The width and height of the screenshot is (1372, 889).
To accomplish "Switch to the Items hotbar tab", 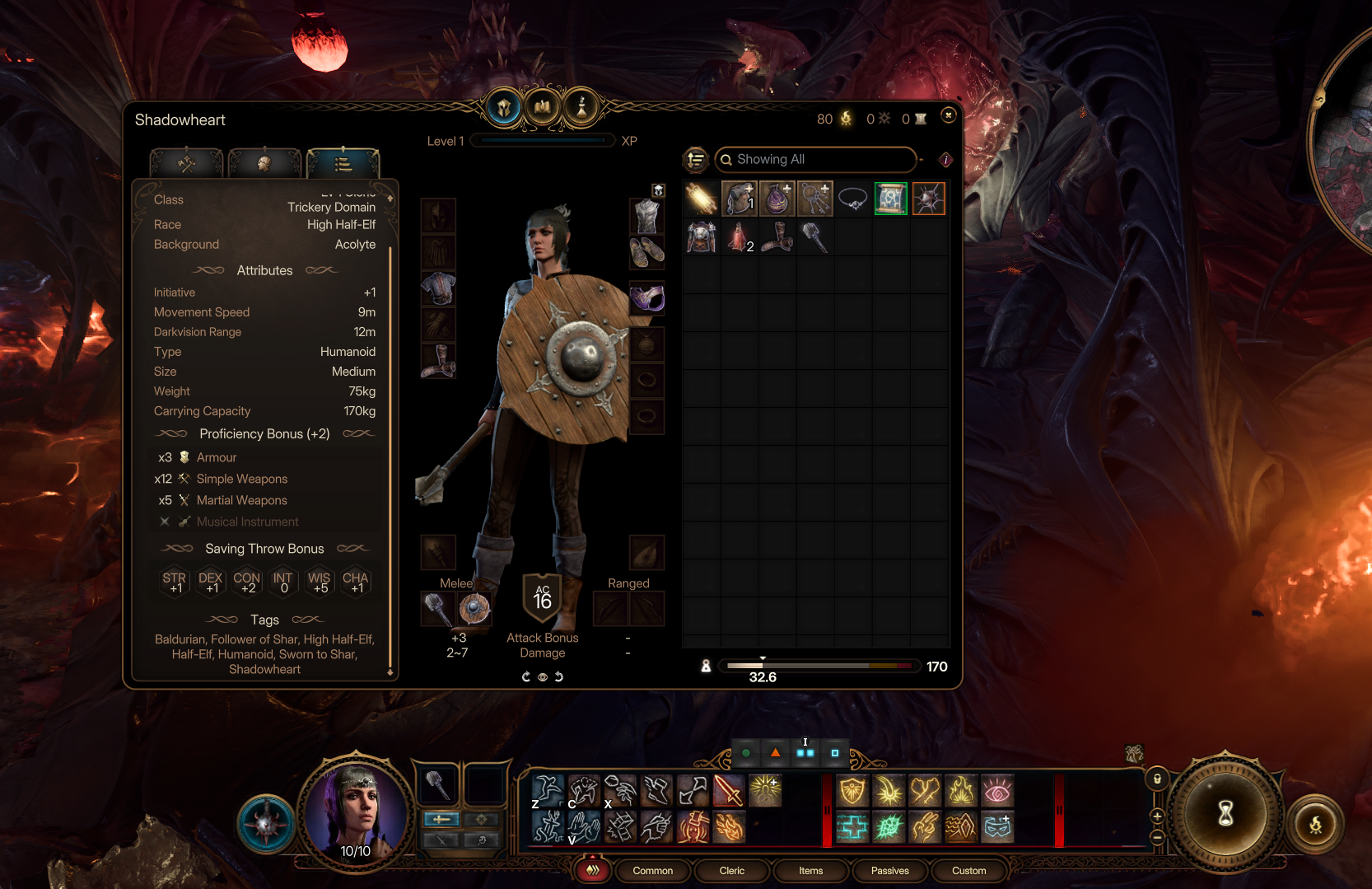I will click(x=810, y=871).
